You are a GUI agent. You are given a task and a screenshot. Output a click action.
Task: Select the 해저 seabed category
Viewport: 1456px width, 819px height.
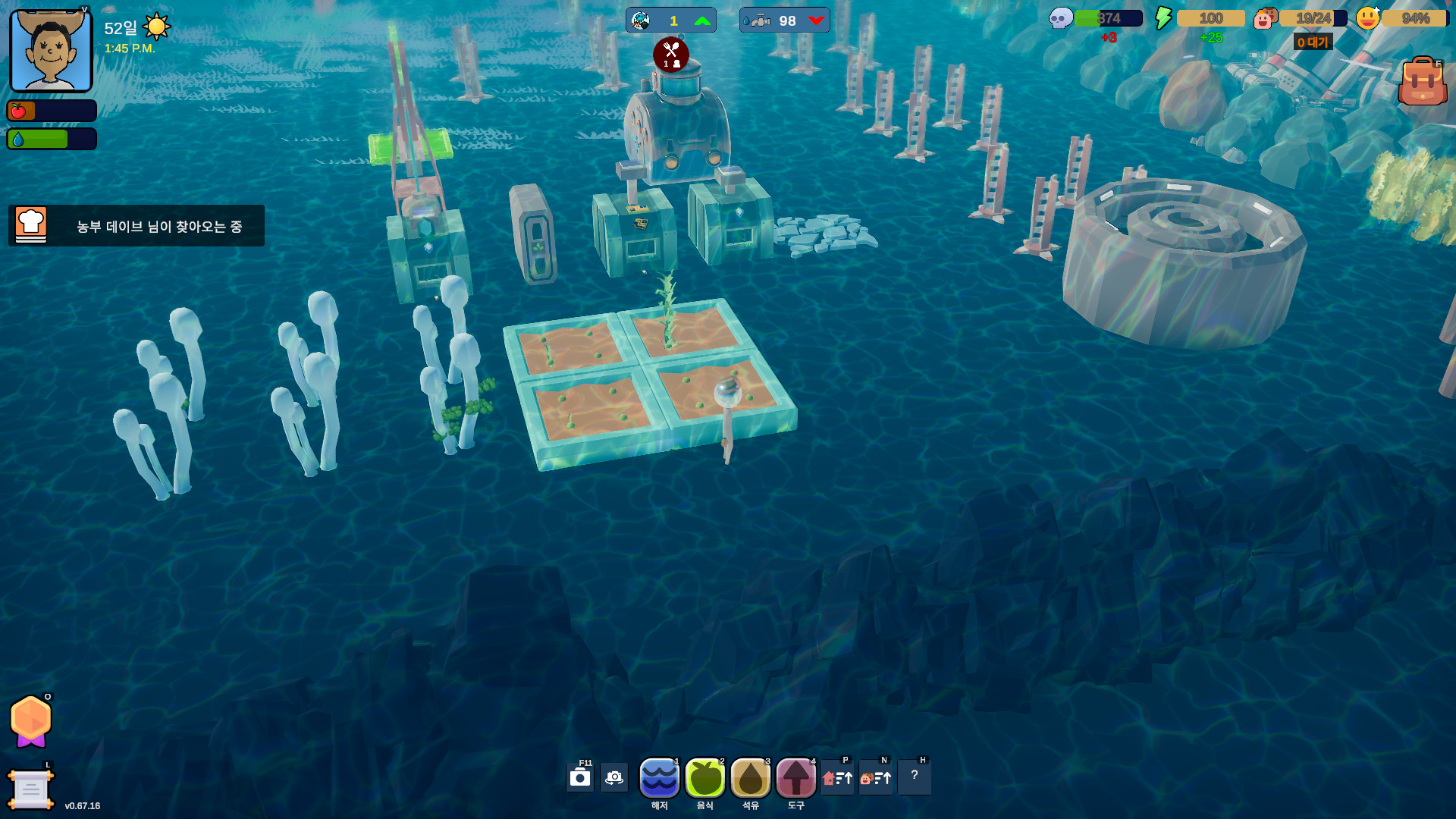[x=659, y=778]
